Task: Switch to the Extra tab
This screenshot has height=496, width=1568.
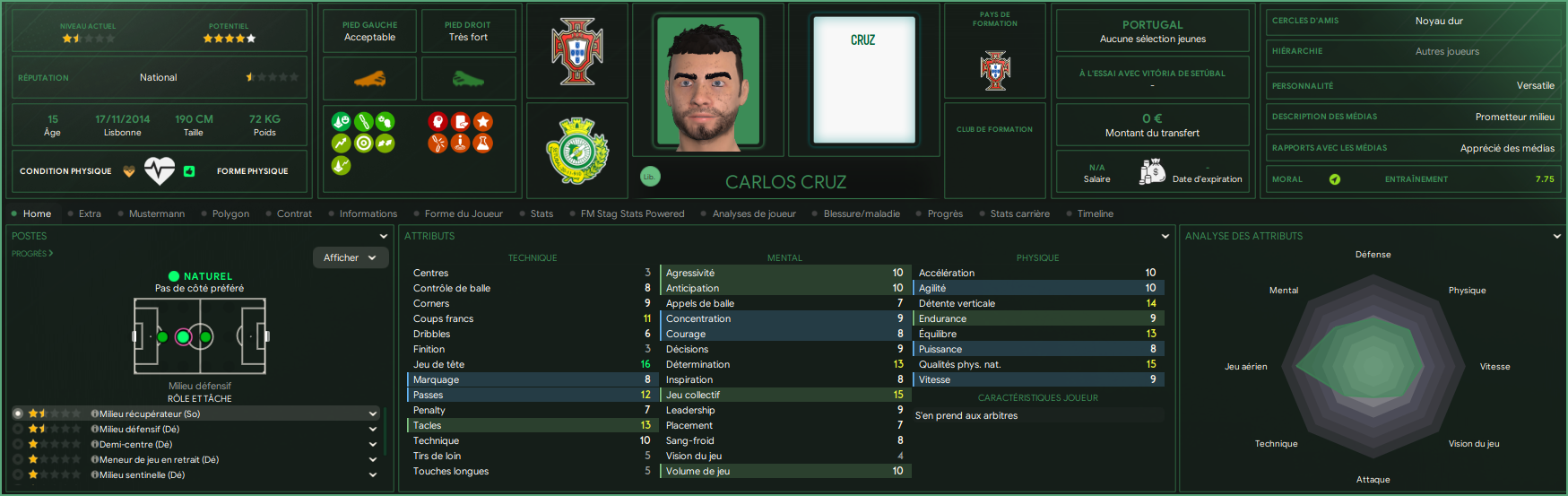Action: [90, 213]
